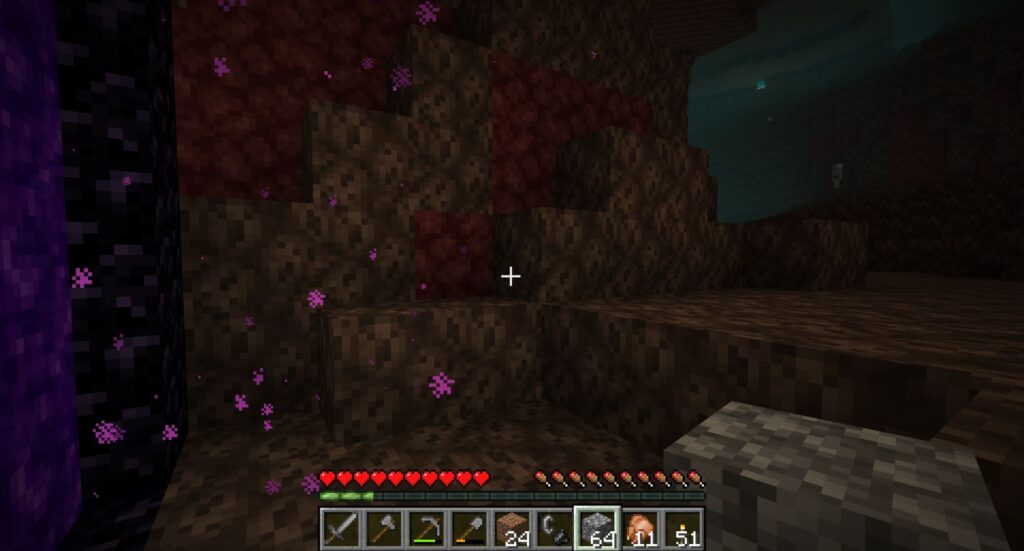The width and height of the screenshot is (1024, 551).
Task: Select the torch stack of 51
Action: 683,527
